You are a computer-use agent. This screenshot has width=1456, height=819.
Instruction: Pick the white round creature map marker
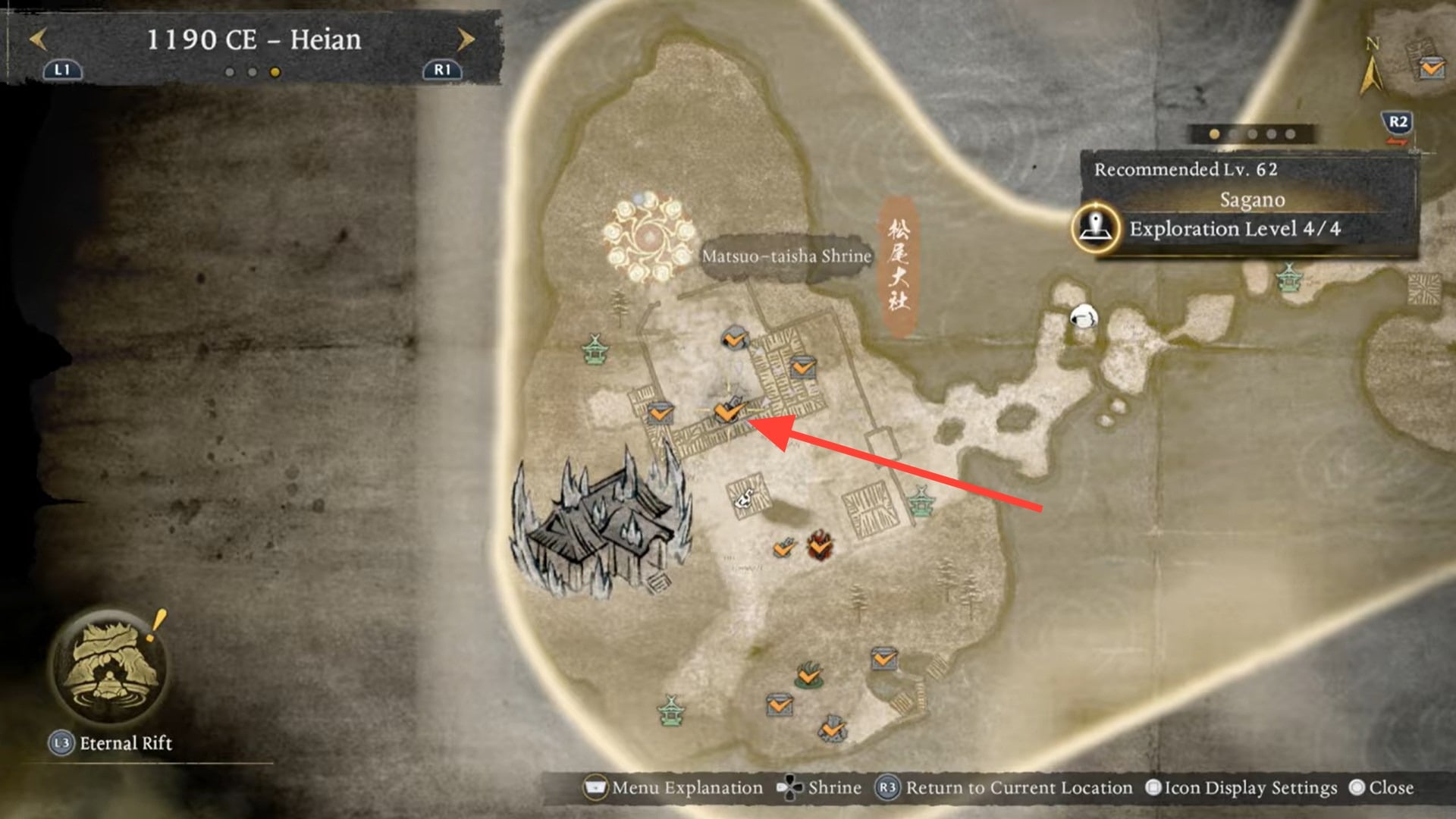(1083, 316)
